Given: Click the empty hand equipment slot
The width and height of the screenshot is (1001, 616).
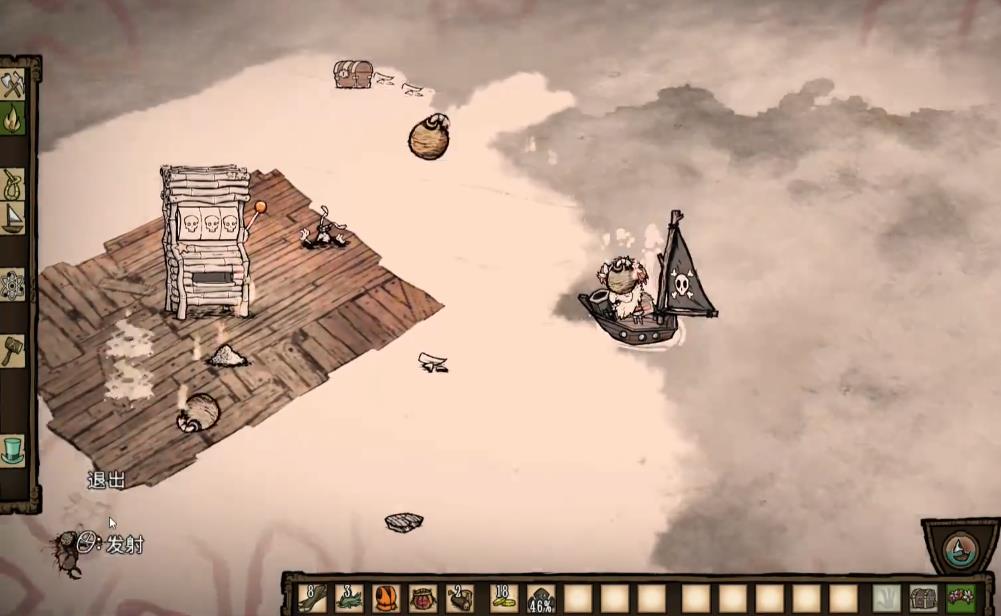Looking at the screenshot, I should (886, 598).
